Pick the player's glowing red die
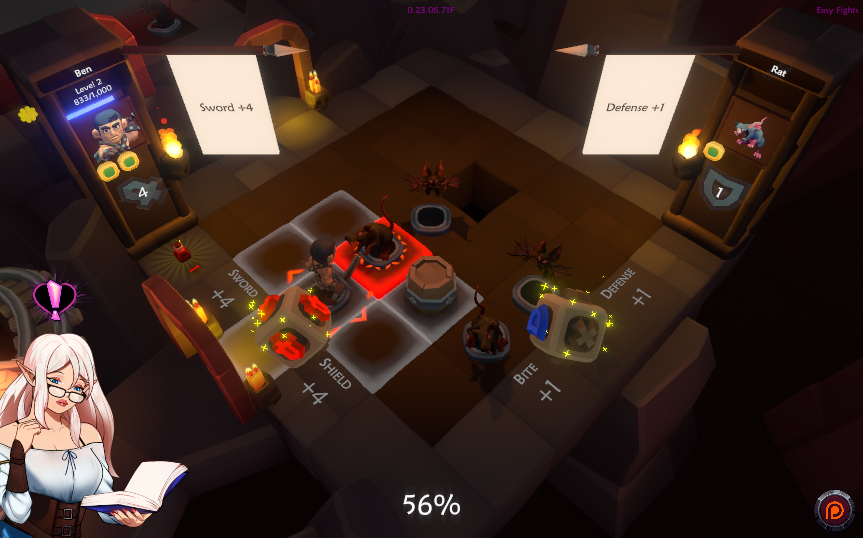The width and height of the screenshot is (863, 538). tap(290, 328)
